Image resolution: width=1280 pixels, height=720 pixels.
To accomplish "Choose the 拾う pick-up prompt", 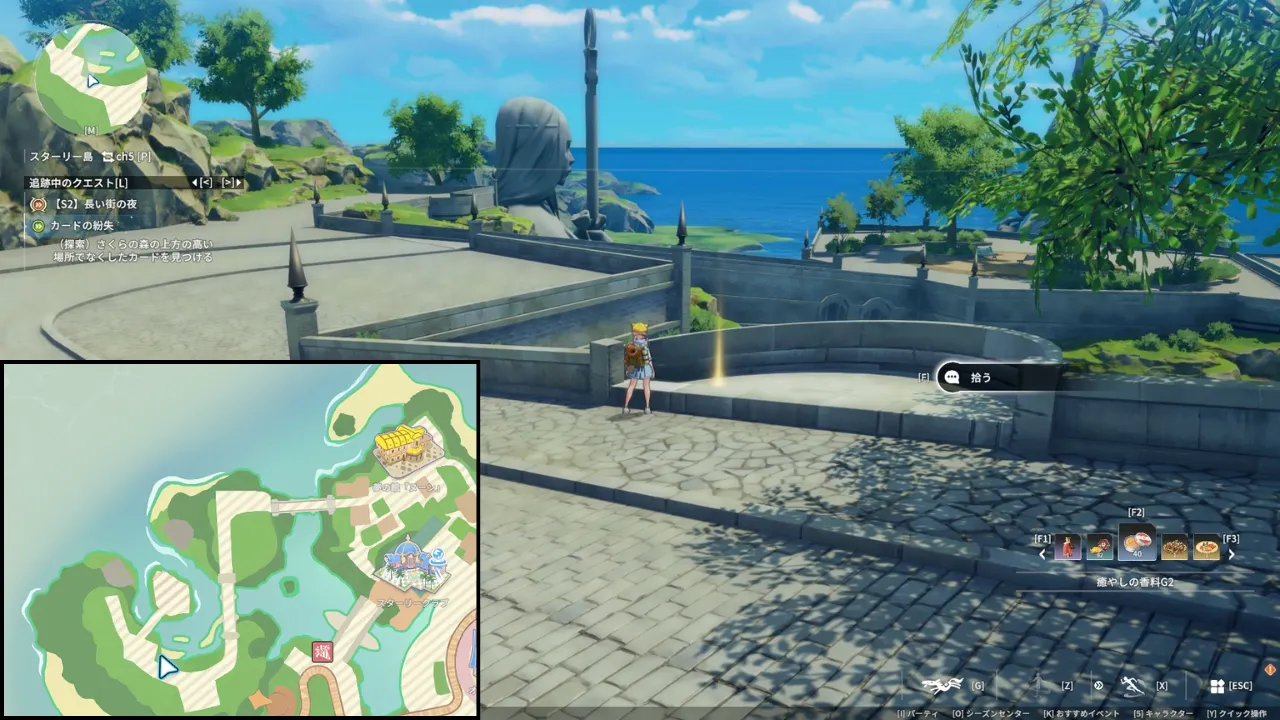I will coord(980,378).
